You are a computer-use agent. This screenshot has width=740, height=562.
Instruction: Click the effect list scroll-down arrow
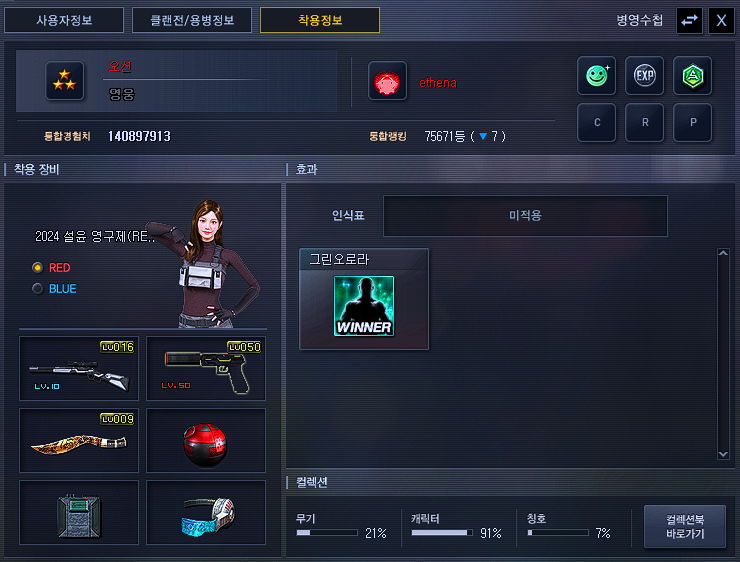[x=724, y=453]
